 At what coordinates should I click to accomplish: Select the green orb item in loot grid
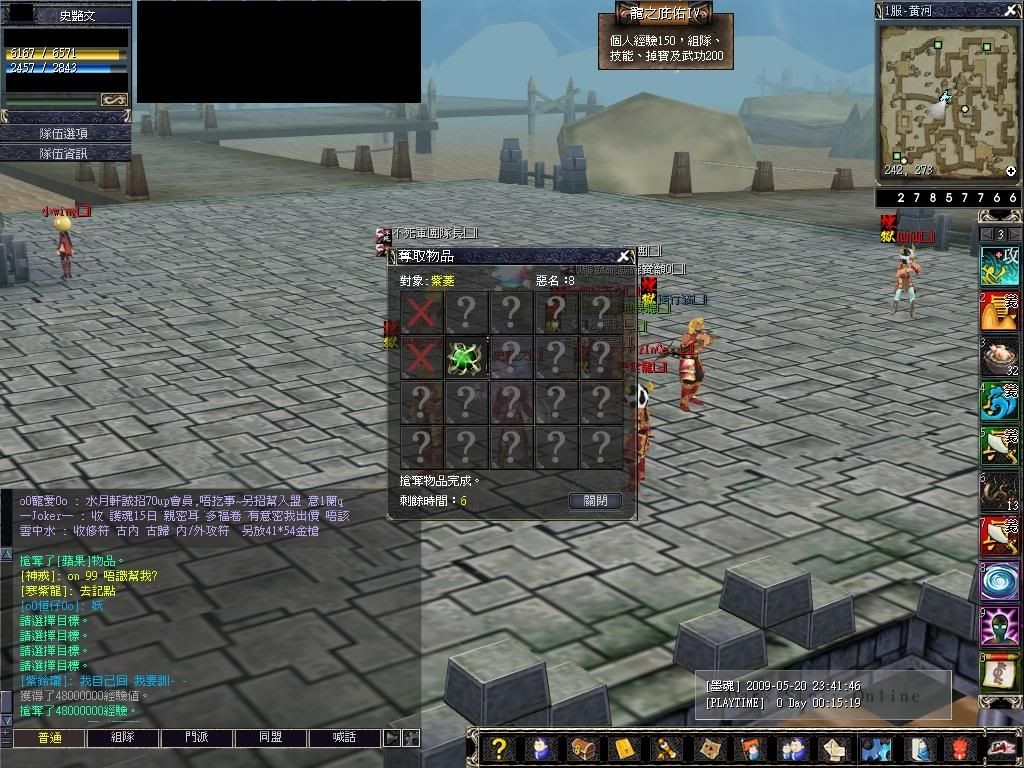(x=465, y=357)
